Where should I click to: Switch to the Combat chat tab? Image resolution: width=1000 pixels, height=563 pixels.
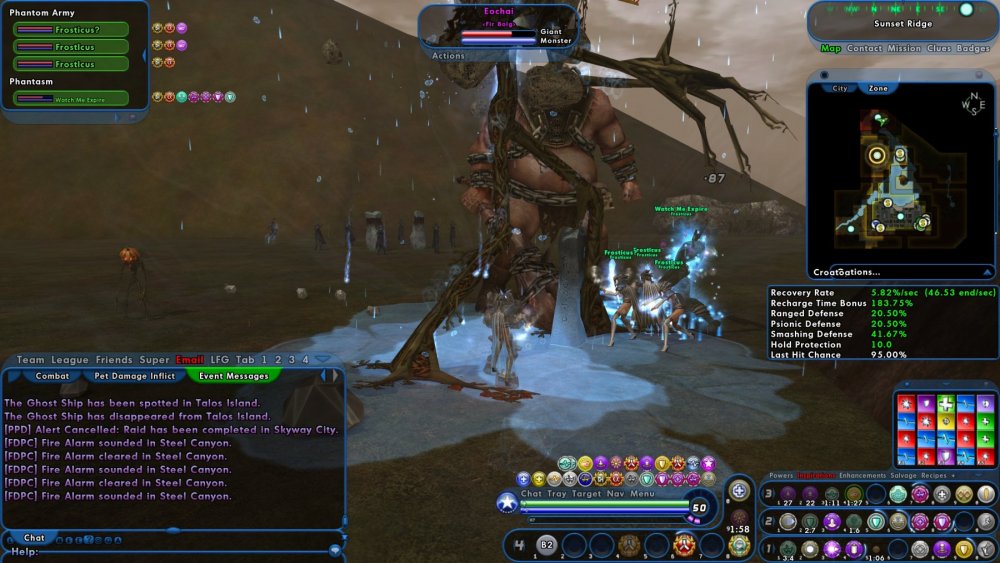(x=52, y=376)
